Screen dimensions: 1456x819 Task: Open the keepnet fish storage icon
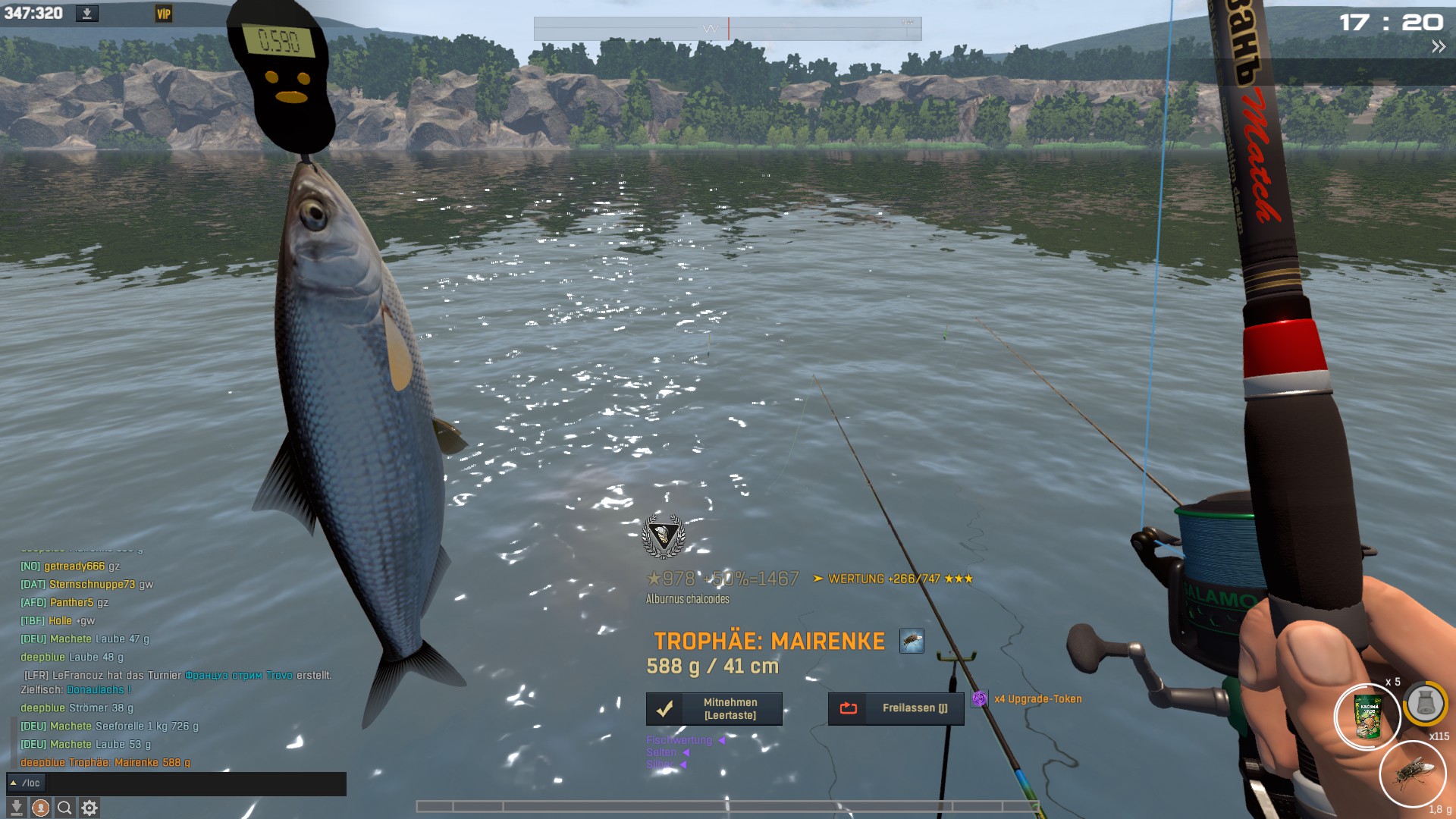1425,704
